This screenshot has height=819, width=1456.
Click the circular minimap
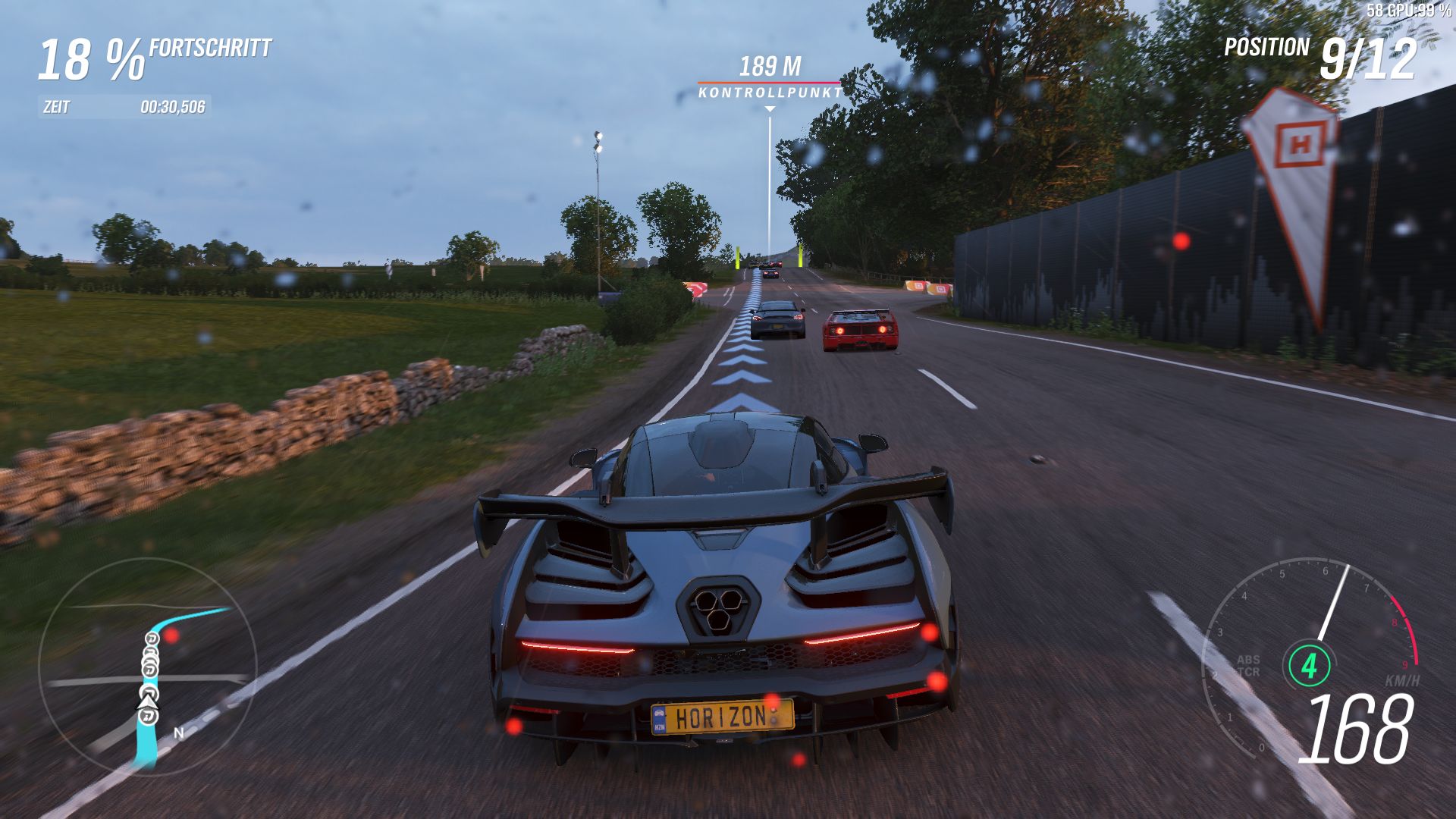click(x=148, y=667)
